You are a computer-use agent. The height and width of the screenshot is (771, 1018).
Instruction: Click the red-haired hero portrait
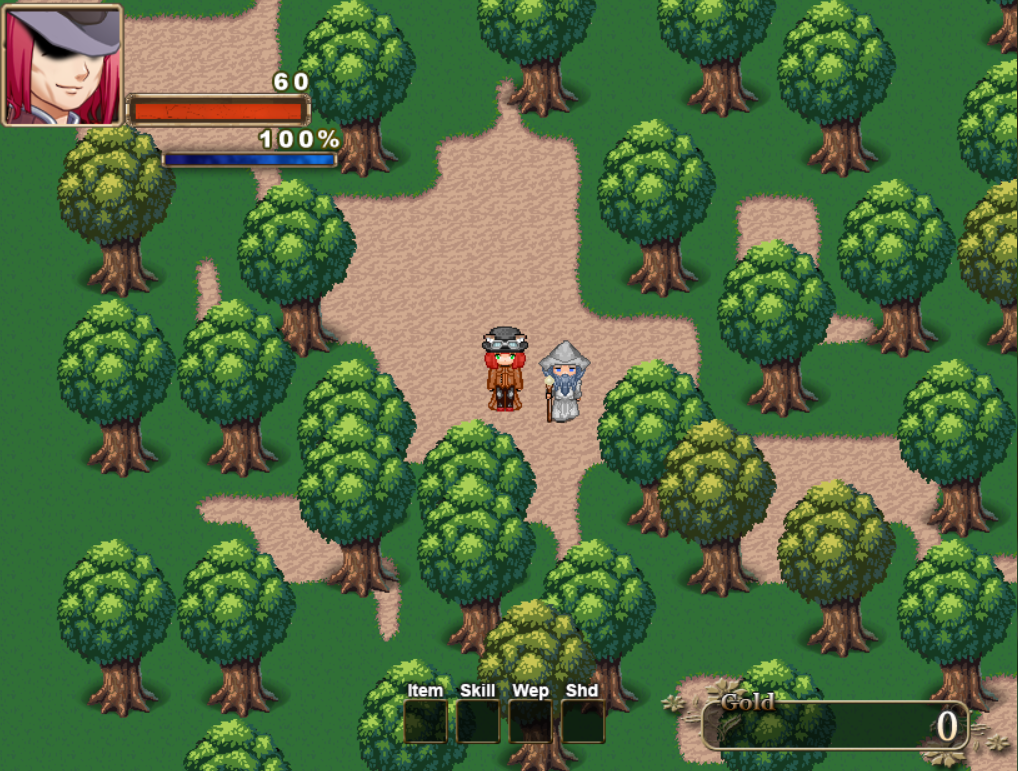tap(63, 65)
